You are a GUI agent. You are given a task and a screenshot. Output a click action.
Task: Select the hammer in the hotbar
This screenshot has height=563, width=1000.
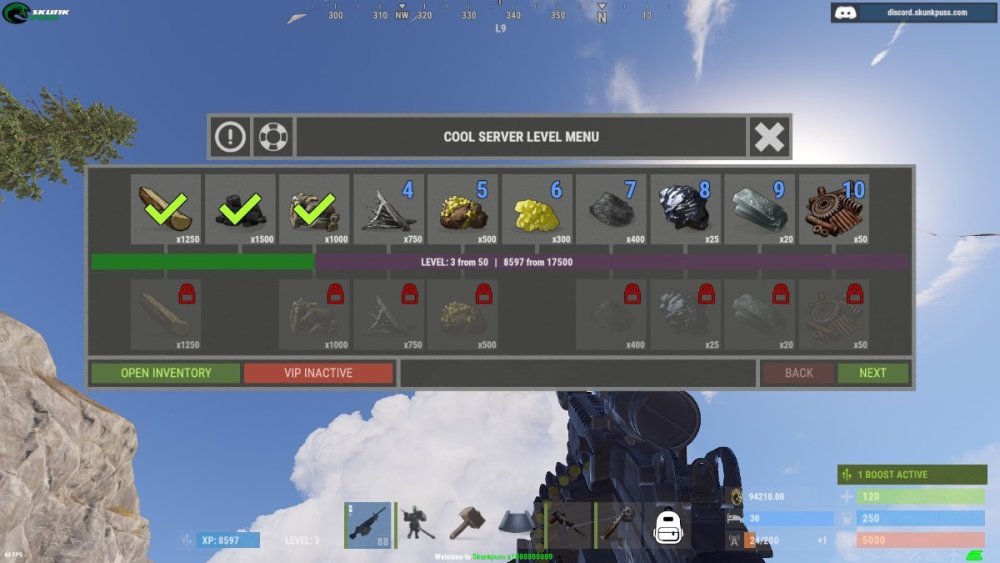(x=466, y=525)
